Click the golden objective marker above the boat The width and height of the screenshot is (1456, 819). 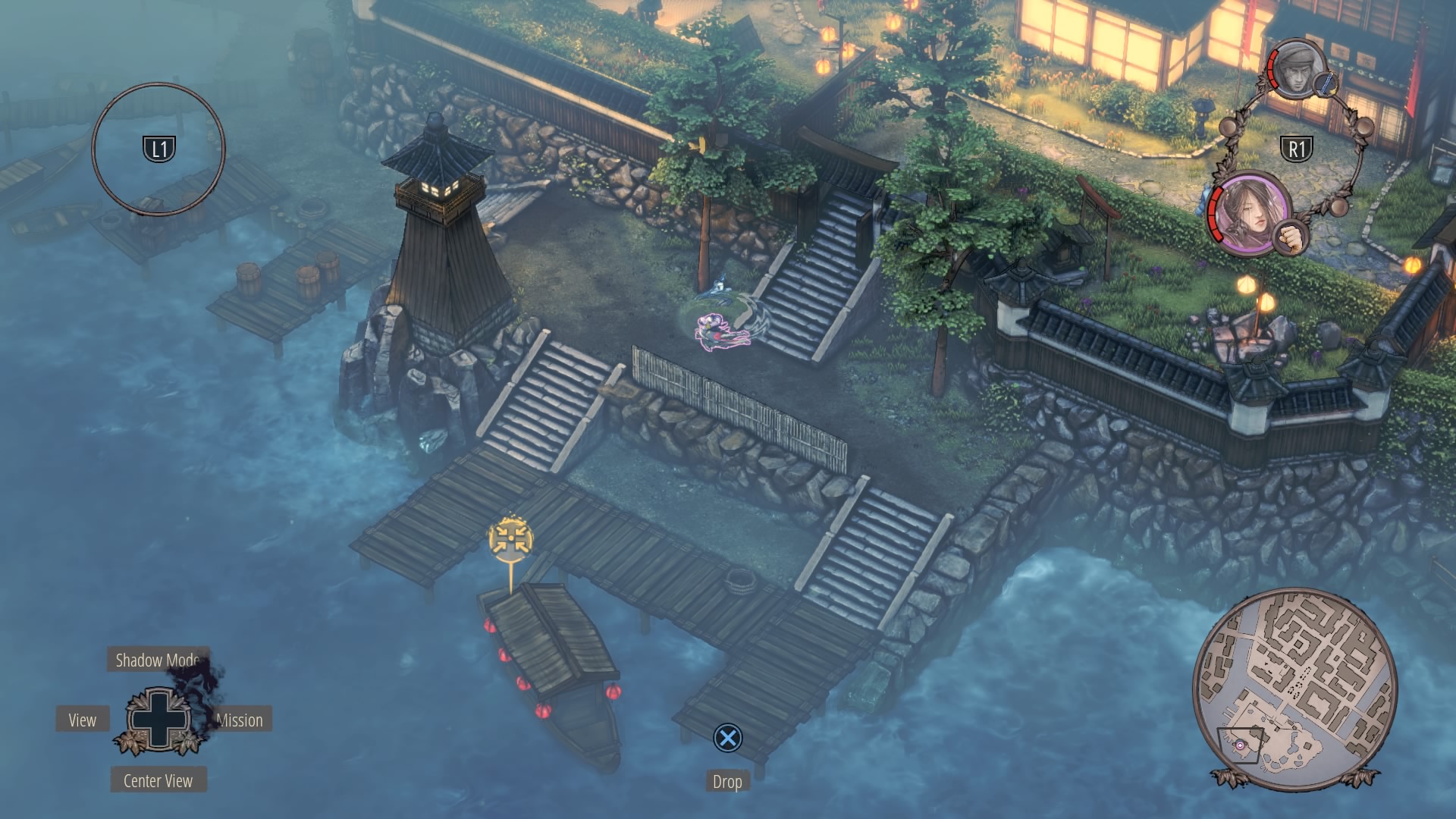pyautogui.click(x=510, y=539)
